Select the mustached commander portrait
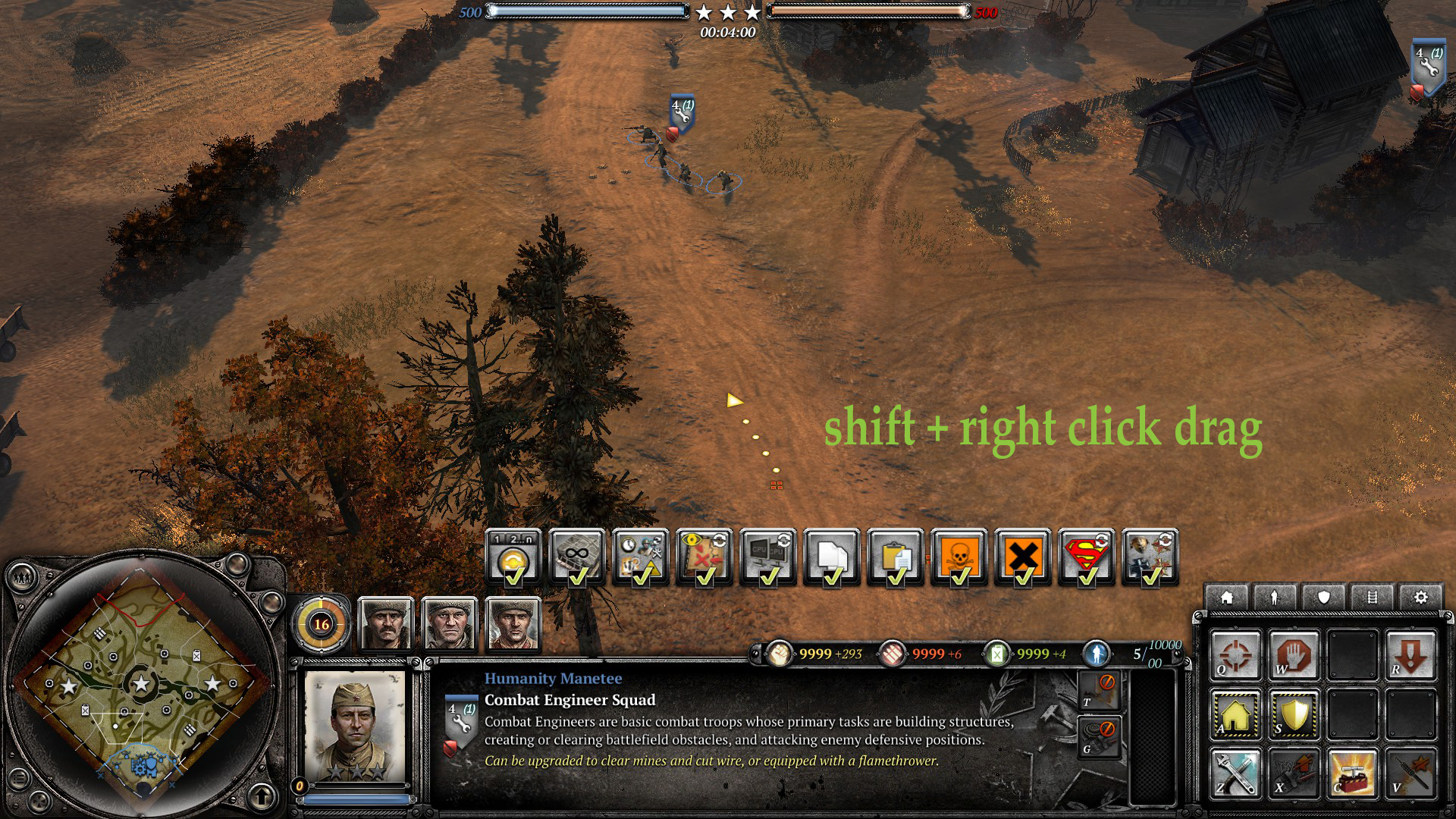1456x819 pixels. pos(385,624)
